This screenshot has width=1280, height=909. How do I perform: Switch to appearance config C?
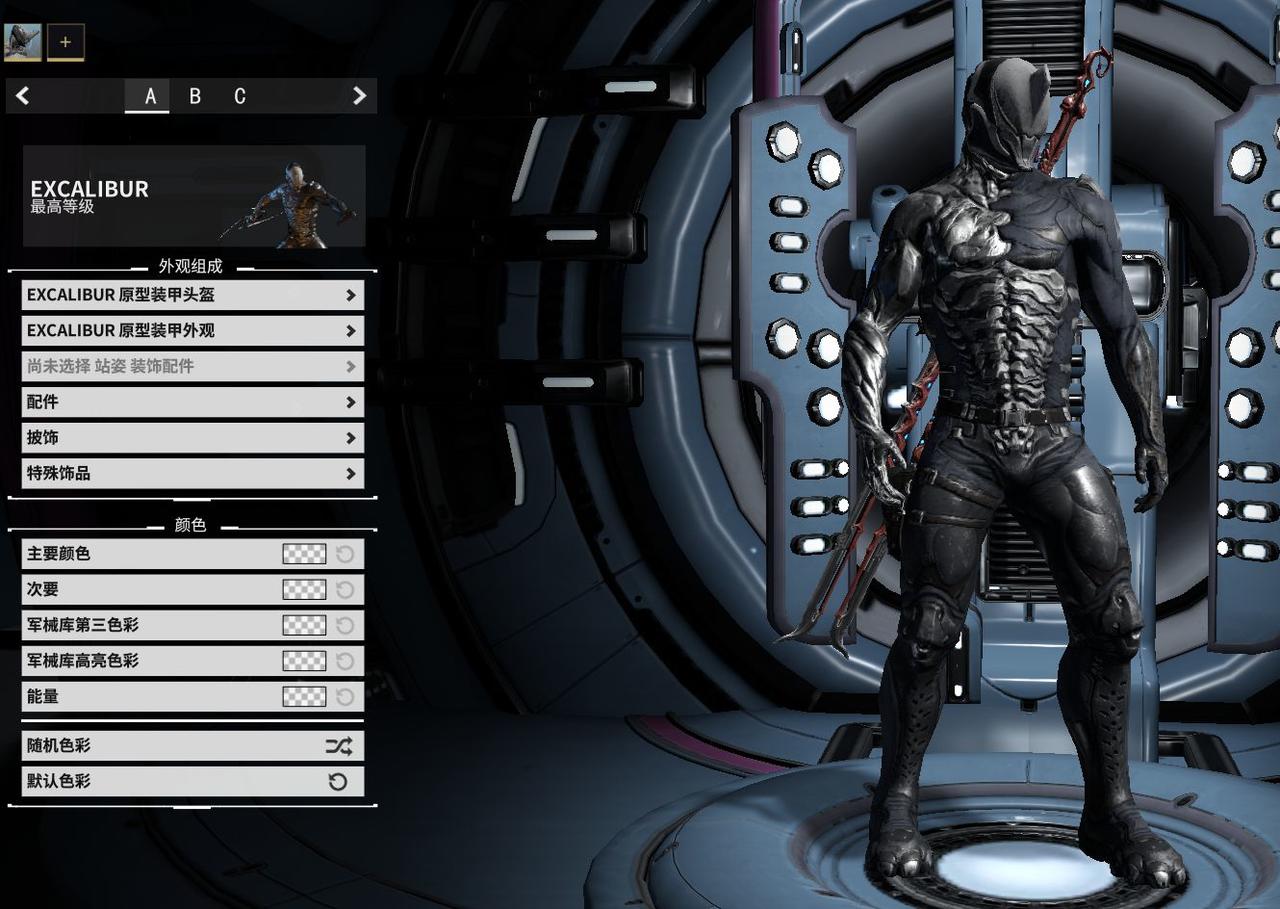240,96
